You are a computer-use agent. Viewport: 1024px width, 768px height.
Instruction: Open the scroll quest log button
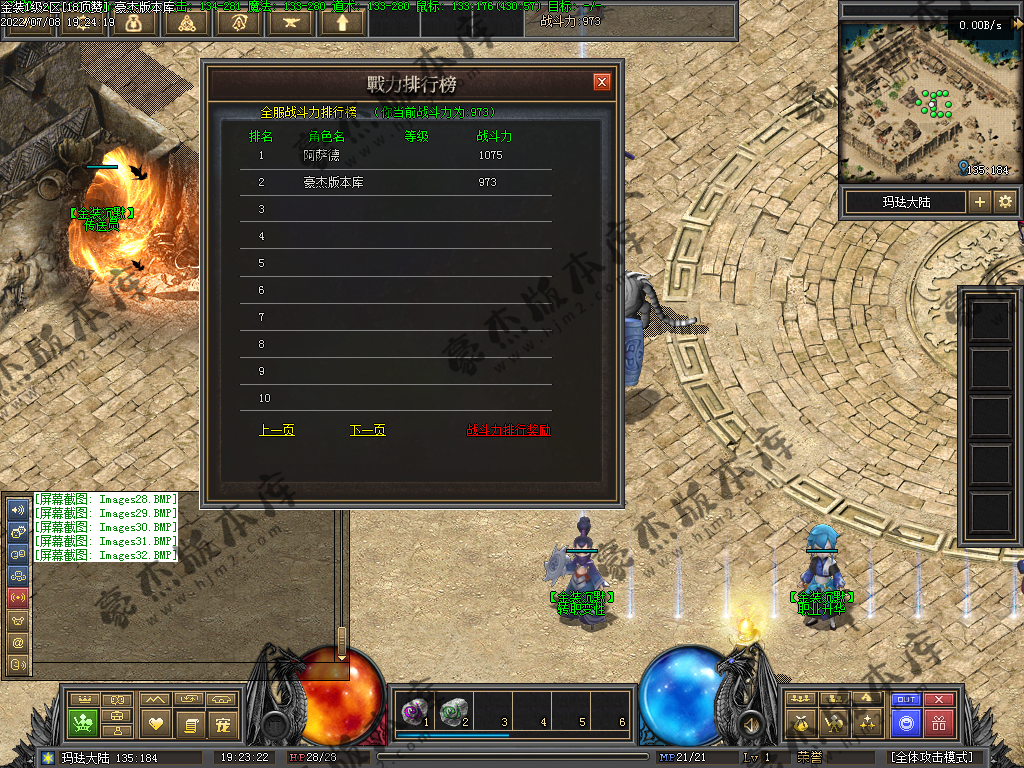click(189, 723)
